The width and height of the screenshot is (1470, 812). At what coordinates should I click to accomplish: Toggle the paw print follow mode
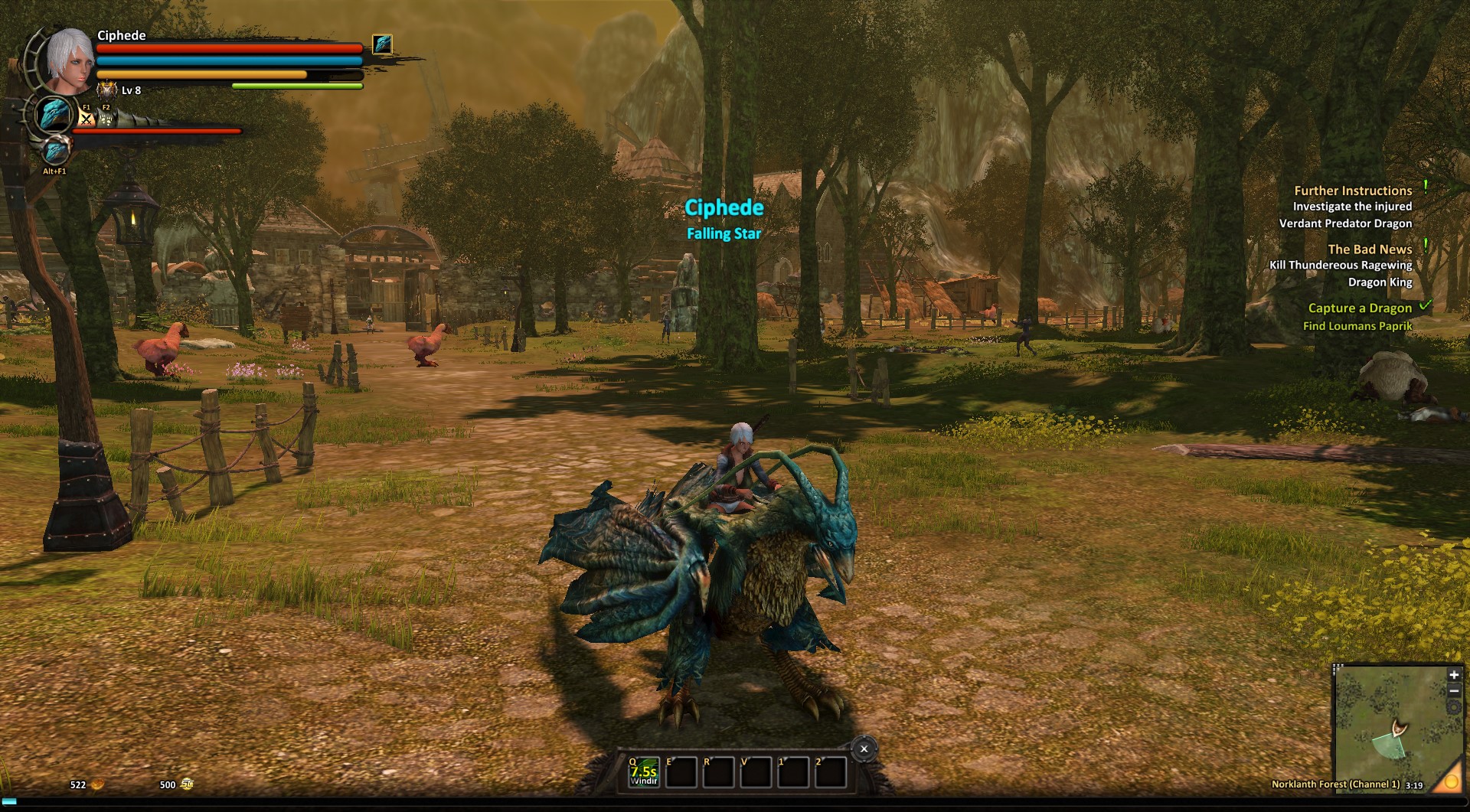click(x=106, y=119)
